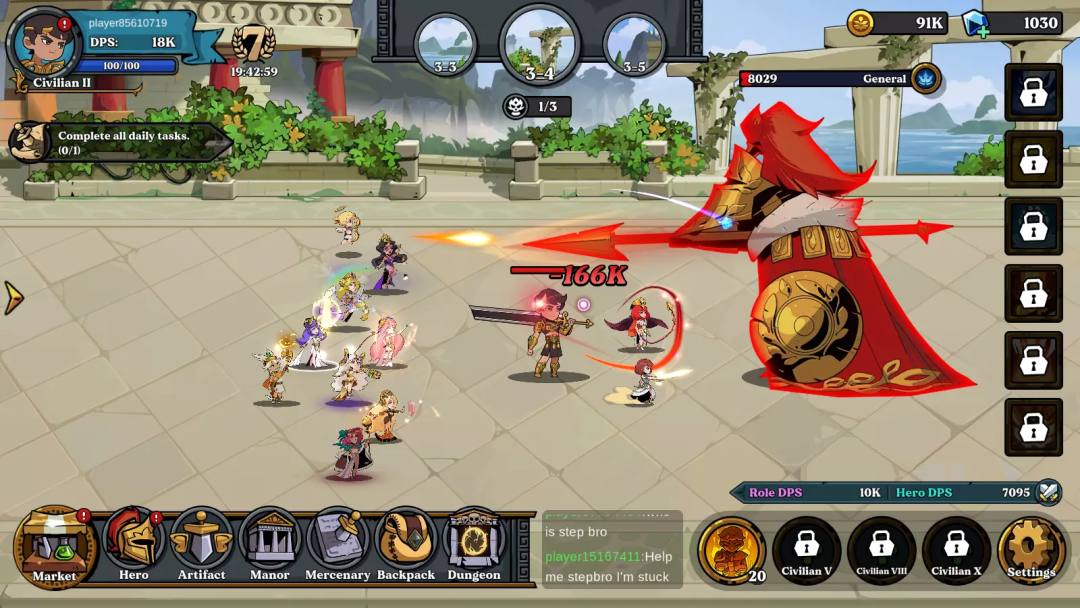Enter the Dungeon menu
1080x608 pixels.
(x=474, y=545)
